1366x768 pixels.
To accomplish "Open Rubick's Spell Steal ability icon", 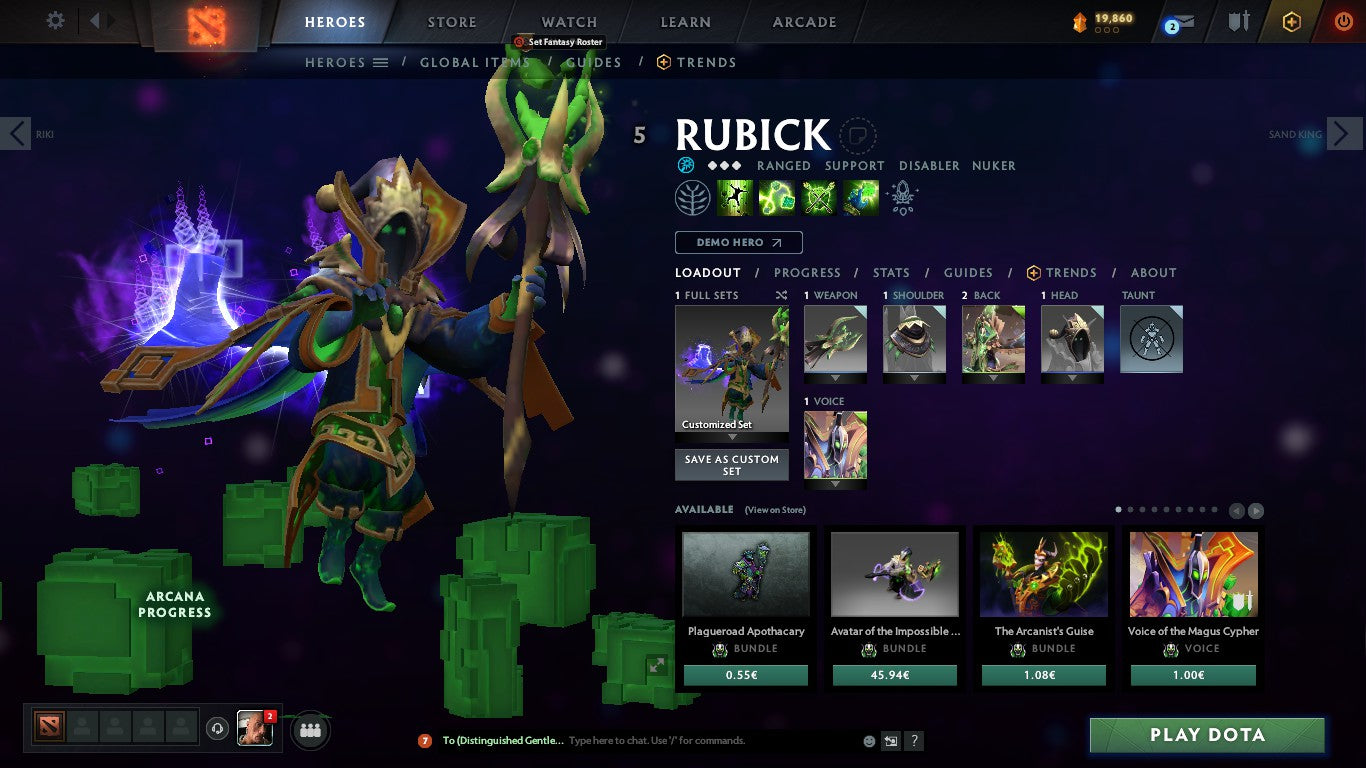I will [x=860, y=197].
